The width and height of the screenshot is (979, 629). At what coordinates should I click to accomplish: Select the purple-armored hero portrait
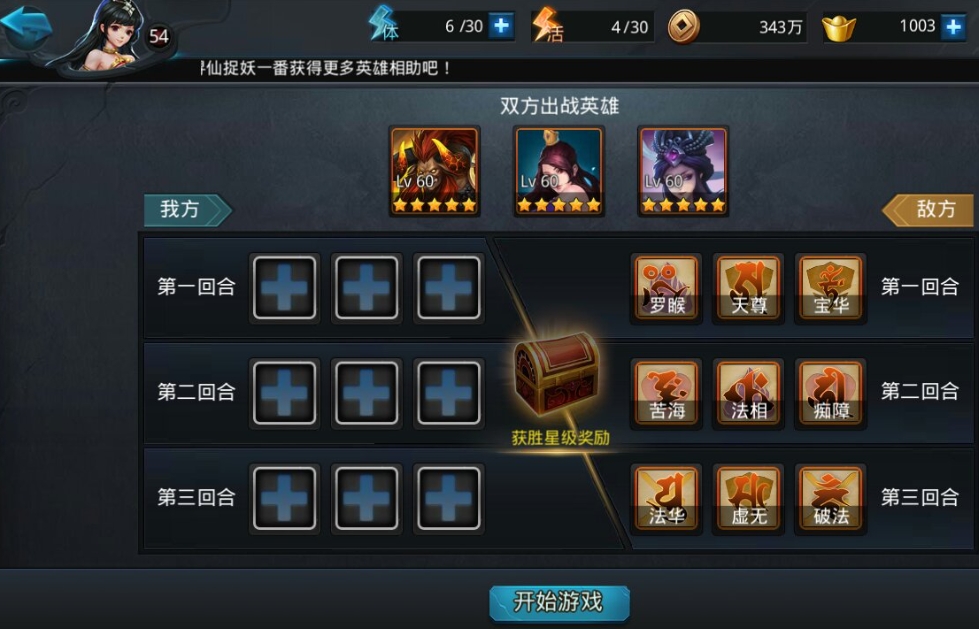click(683, 172)
